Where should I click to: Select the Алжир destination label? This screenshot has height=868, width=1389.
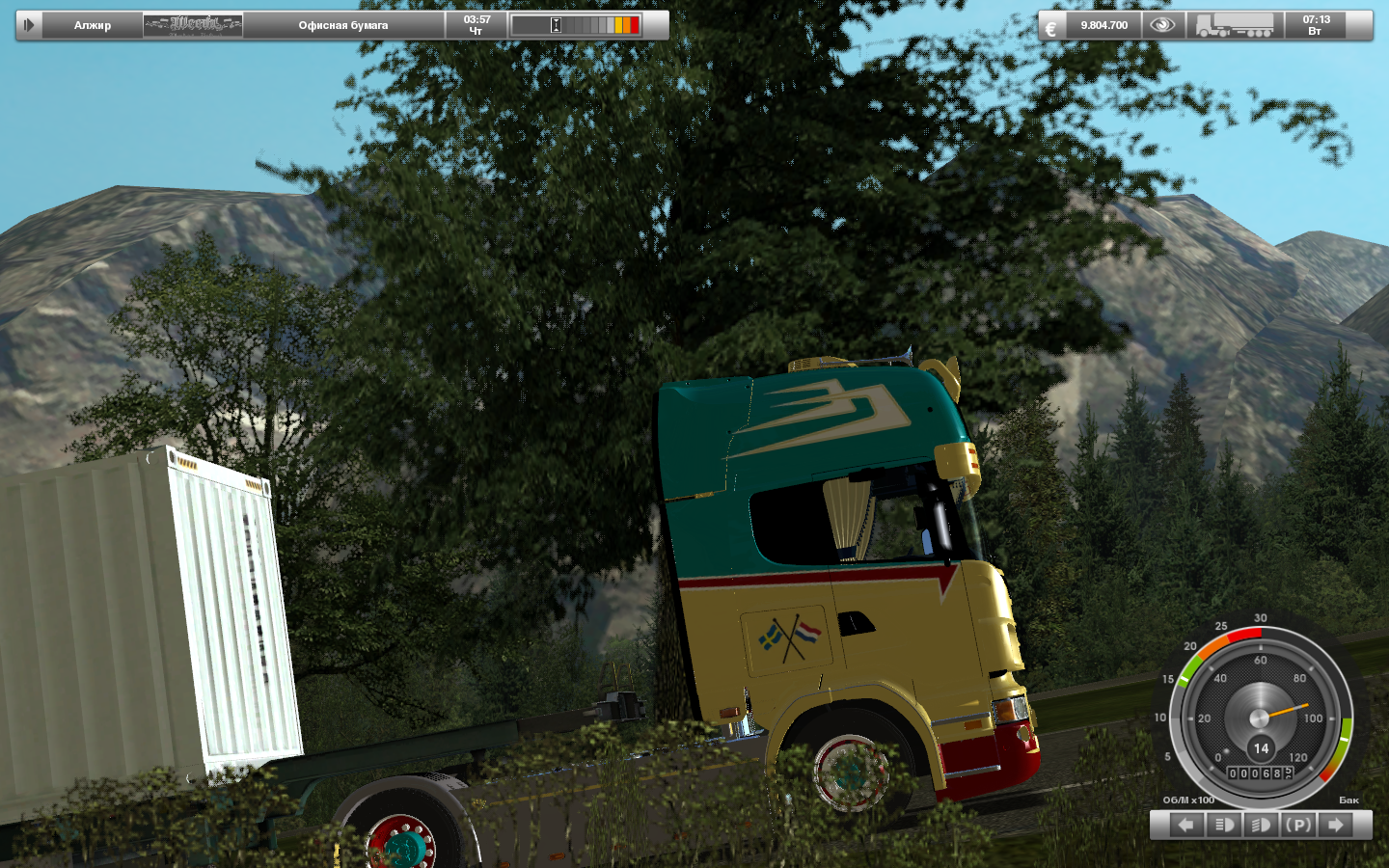pos(93,25)
